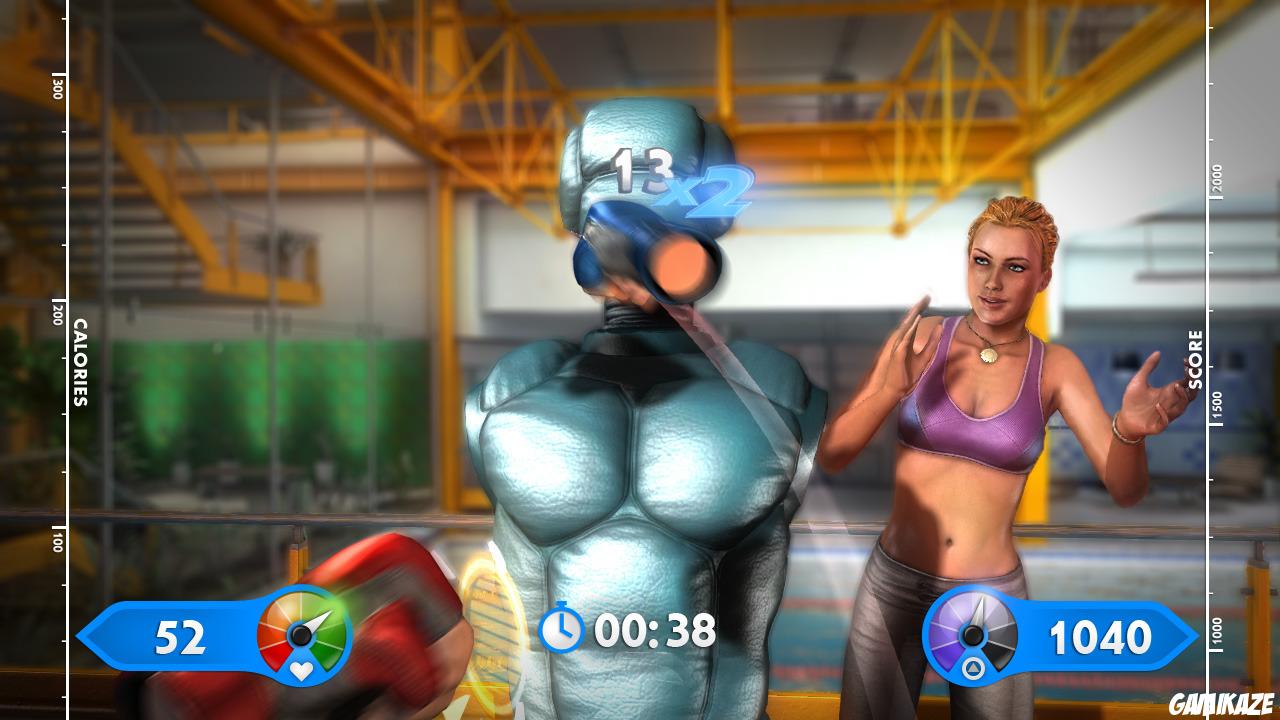Click the green zone of the intensity gauge
Viewport: 1280px width, 720px height.
tap(326, 648)
